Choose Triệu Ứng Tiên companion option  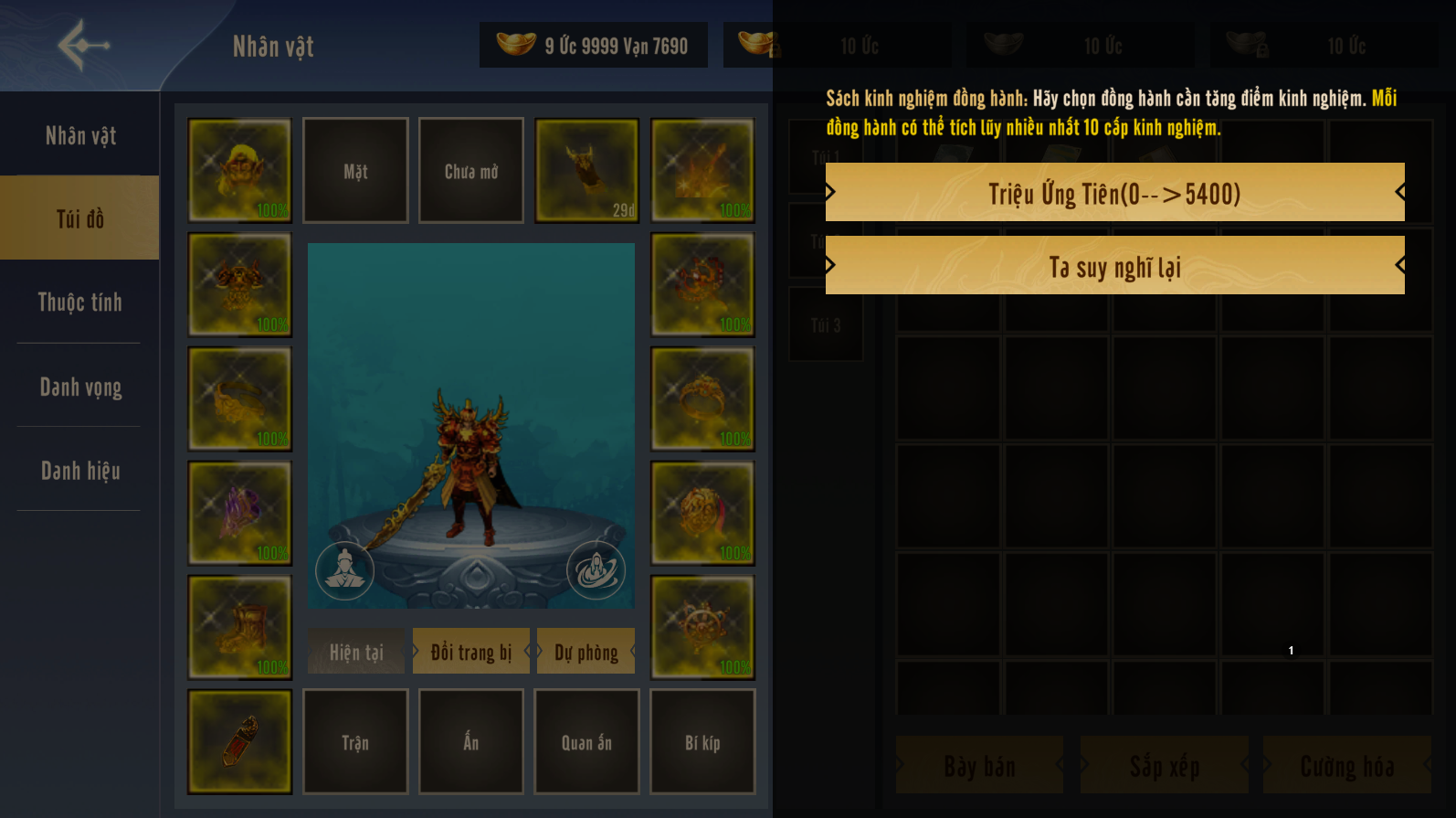click(x=1114, y=193)
